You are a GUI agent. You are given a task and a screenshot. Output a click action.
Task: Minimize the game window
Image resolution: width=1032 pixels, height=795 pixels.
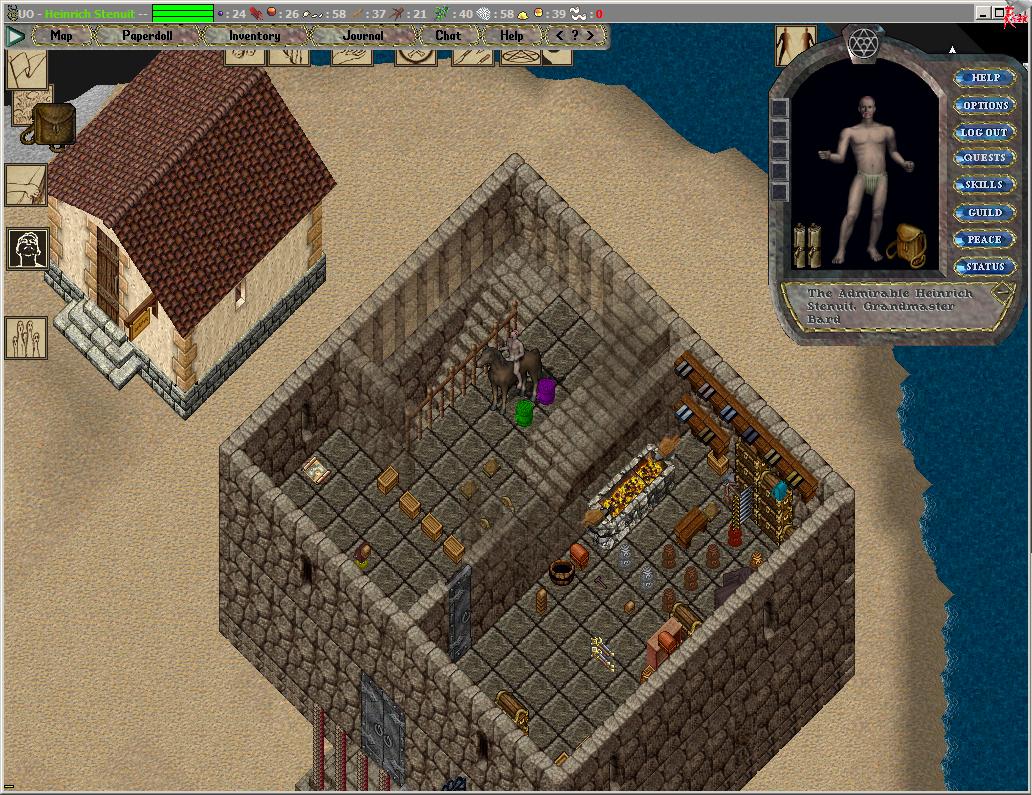[984, 13]
